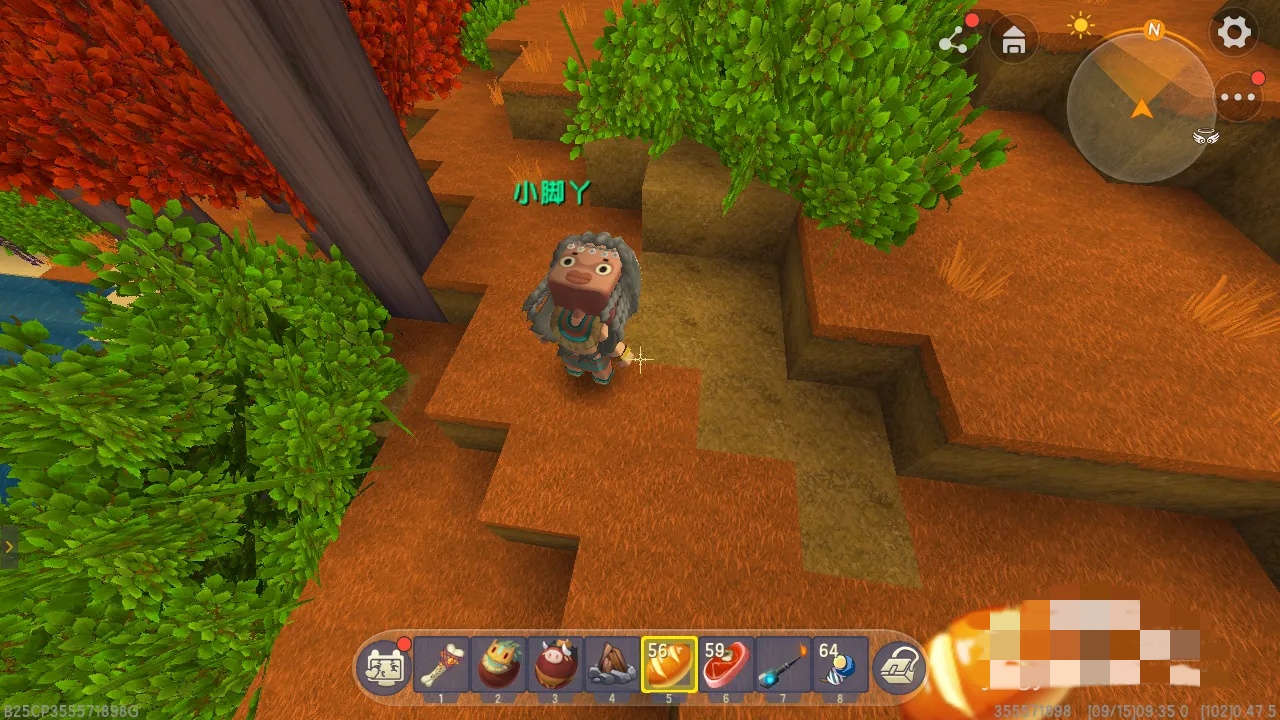Image resolution: width=1280 pixels, height=720 pixels.
Task: Open the backpack inventory button
Action: (x=898, y=666)
